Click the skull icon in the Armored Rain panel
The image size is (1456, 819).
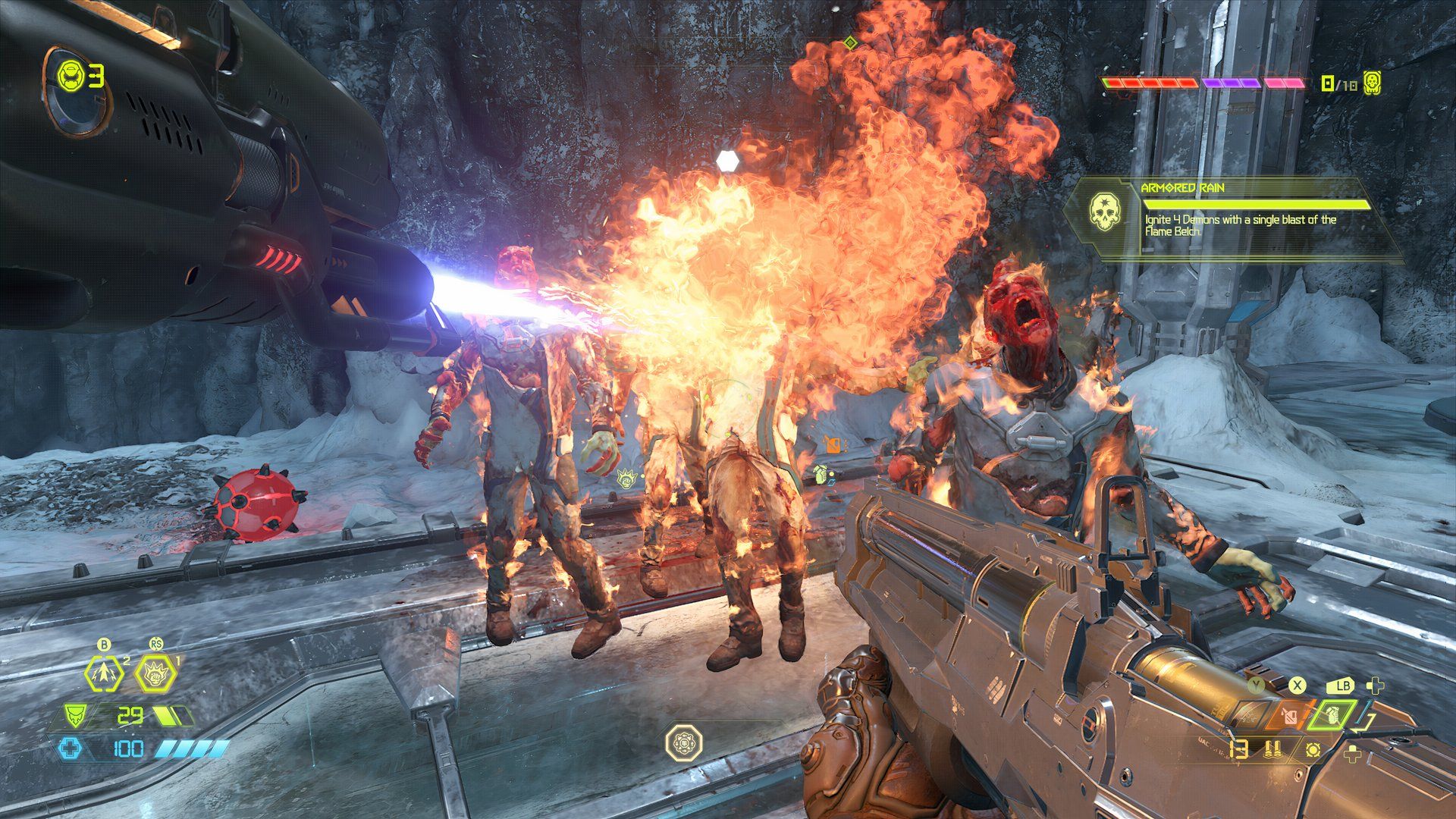tap(1104, 212)
